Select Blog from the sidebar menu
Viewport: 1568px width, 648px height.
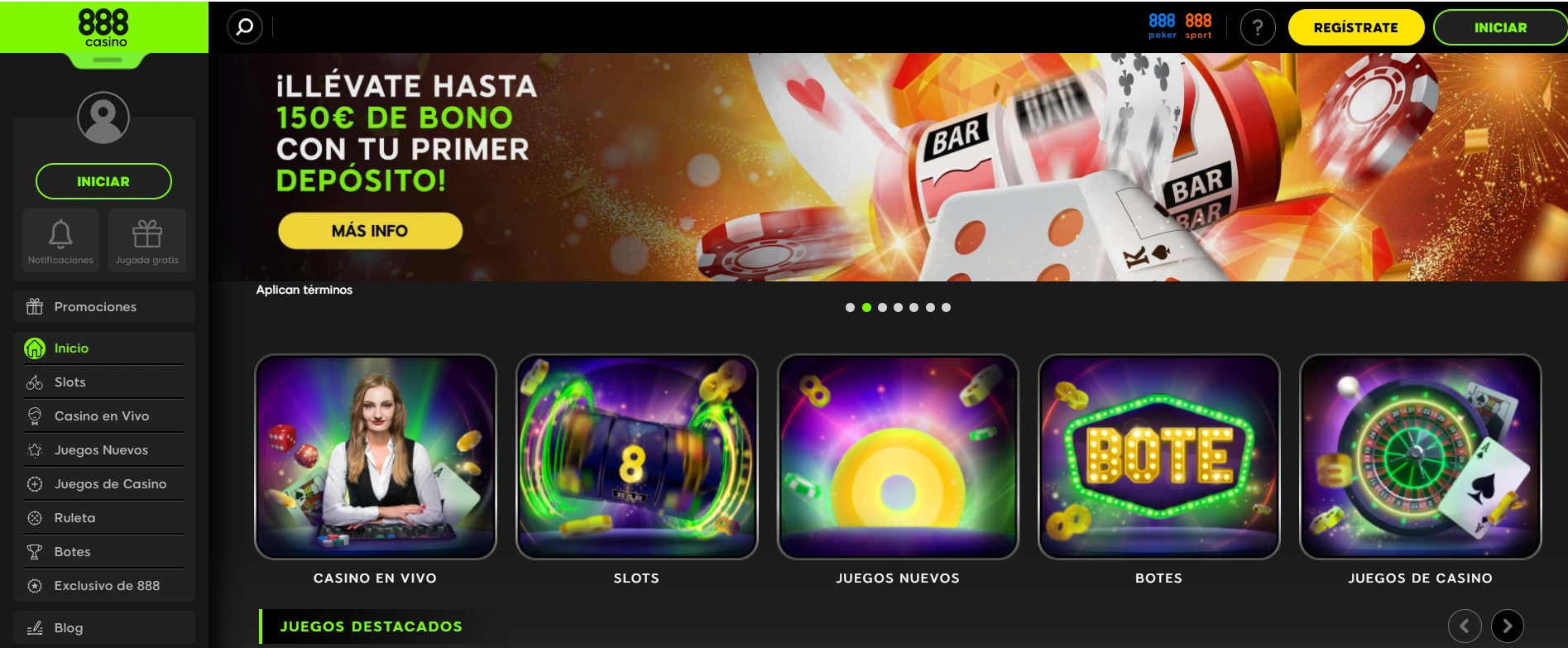tap(70, 627)
